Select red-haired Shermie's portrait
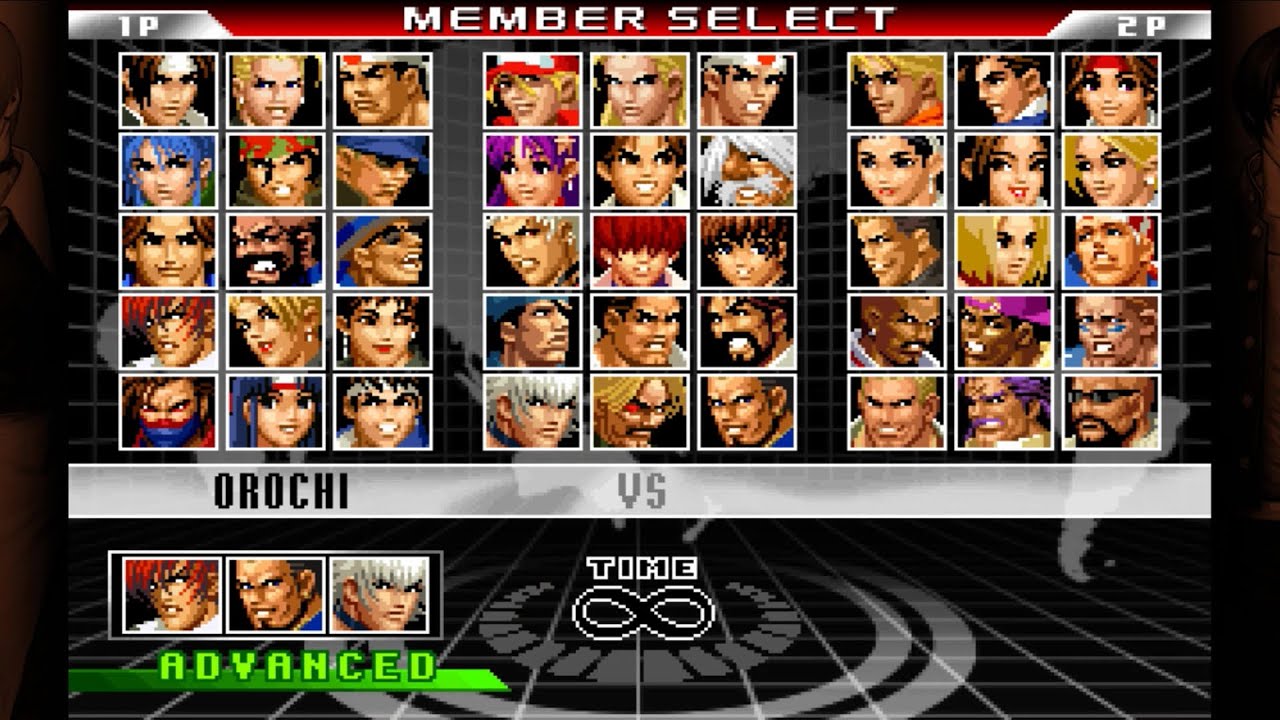The height and width of the screenshot is (720, 1280). (640, 250)
